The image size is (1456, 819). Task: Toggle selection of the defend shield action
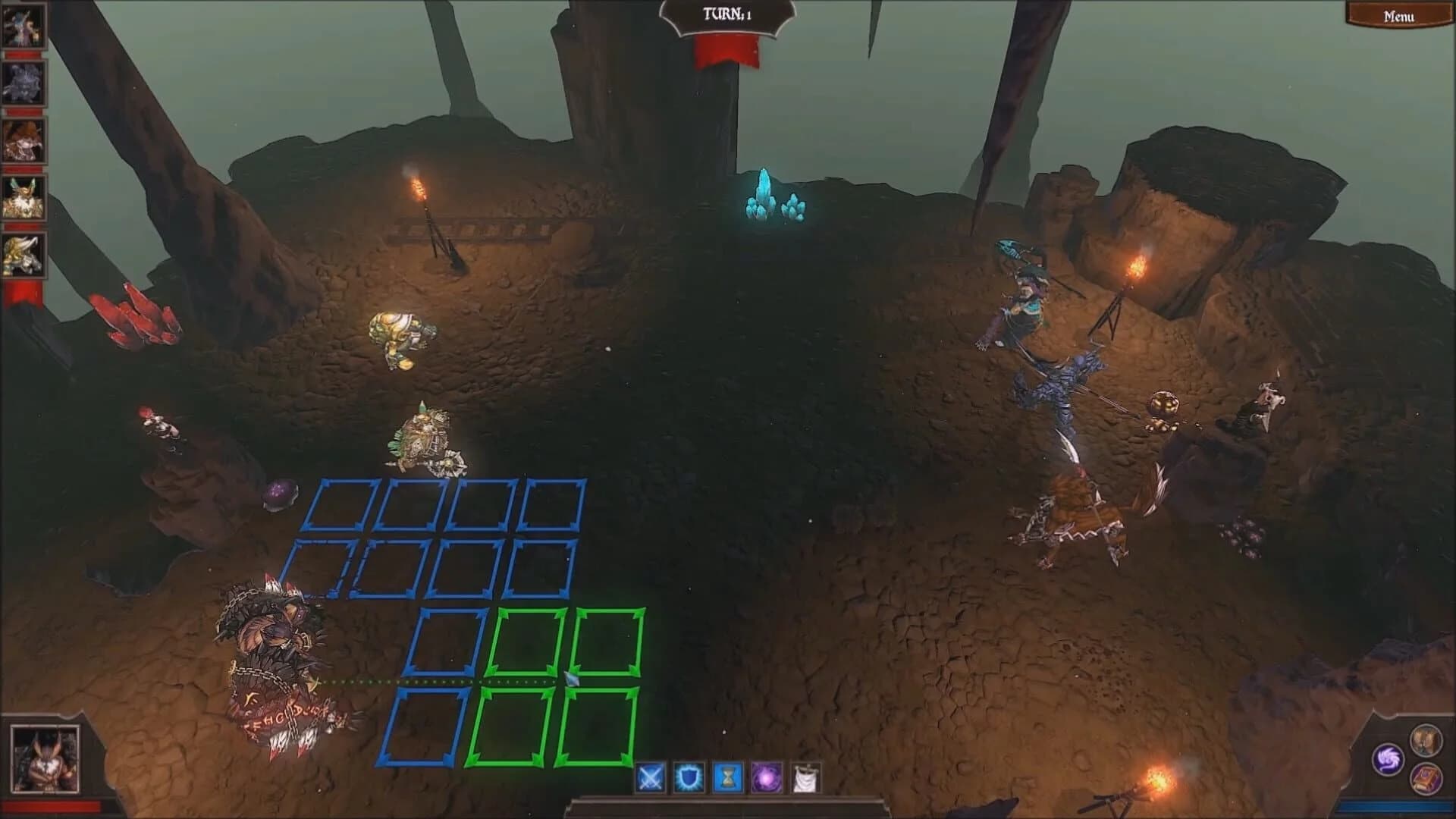[x=689, y=777]
